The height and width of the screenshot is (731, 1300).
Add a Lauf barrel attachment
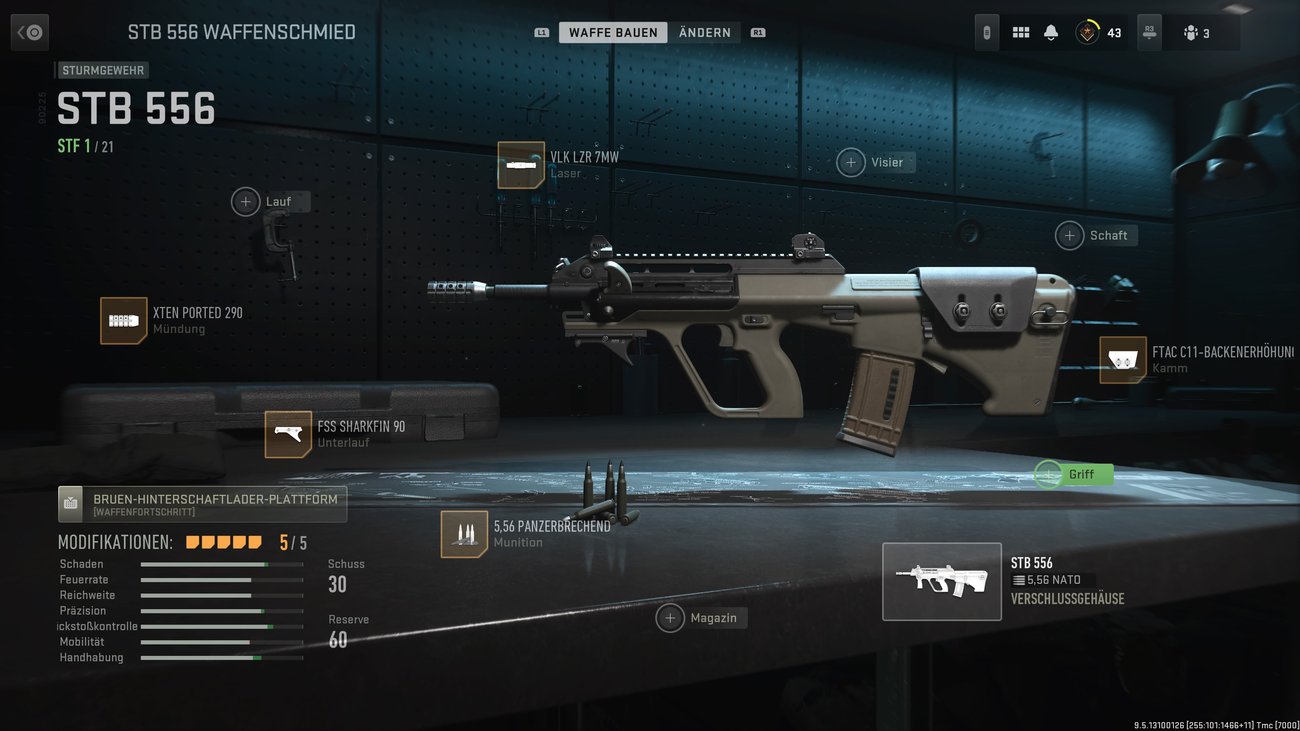[246, 202]
